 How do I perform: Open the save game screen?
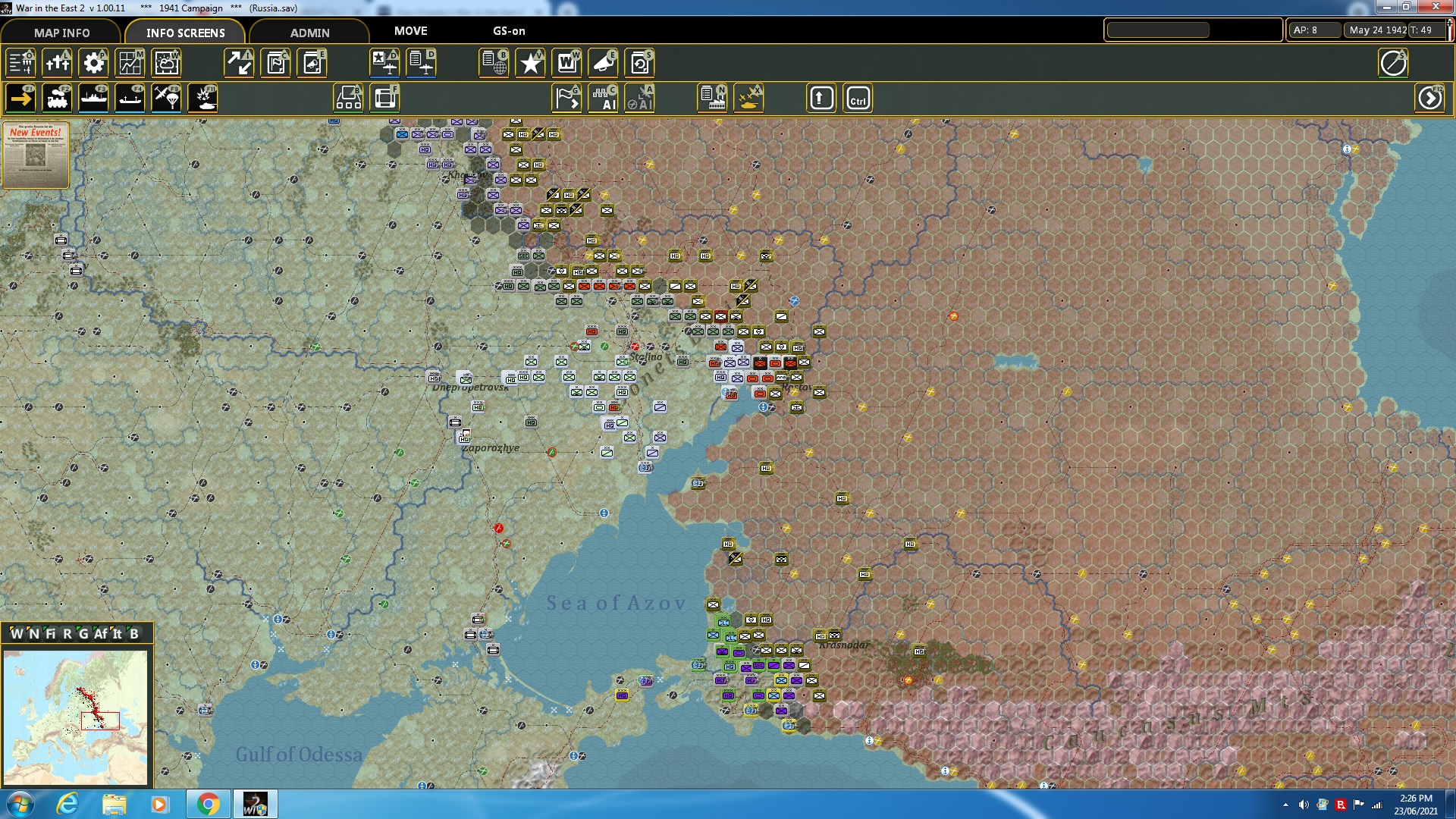click(641, 63)
